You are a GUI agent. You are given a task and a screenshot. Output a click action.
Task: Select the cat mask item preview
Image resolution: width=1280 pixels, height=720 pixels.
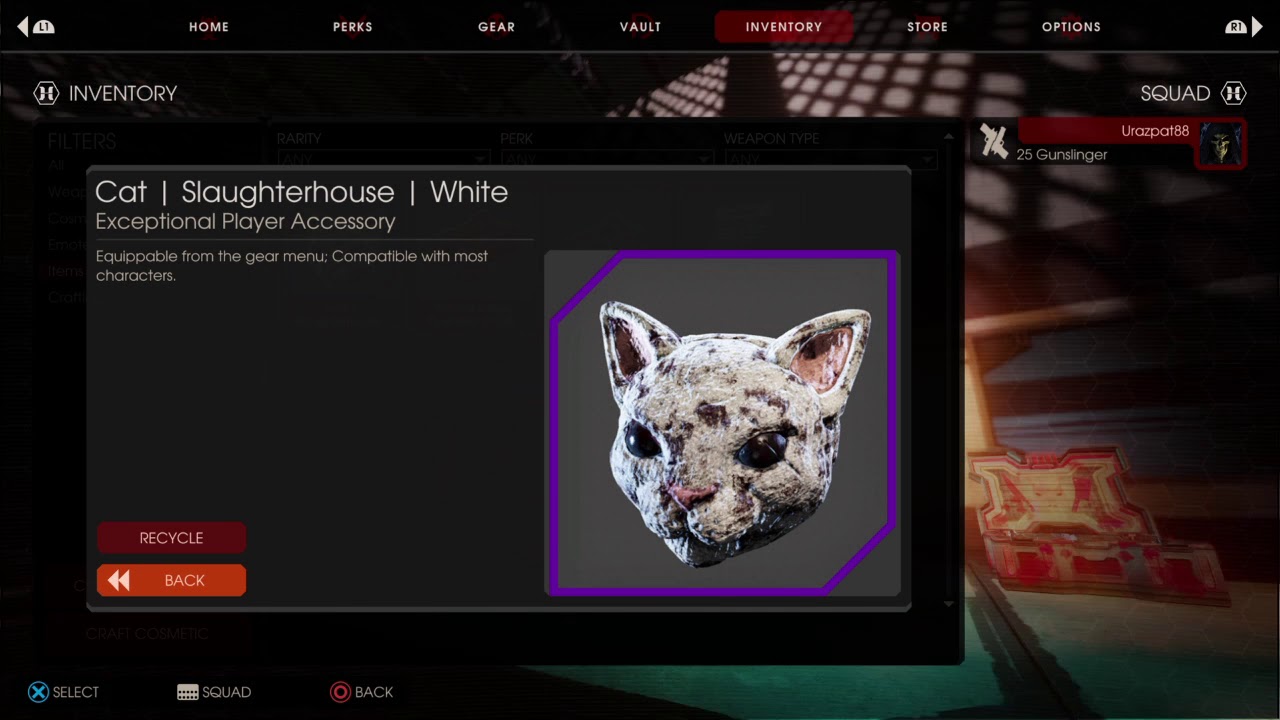(722, 422)
